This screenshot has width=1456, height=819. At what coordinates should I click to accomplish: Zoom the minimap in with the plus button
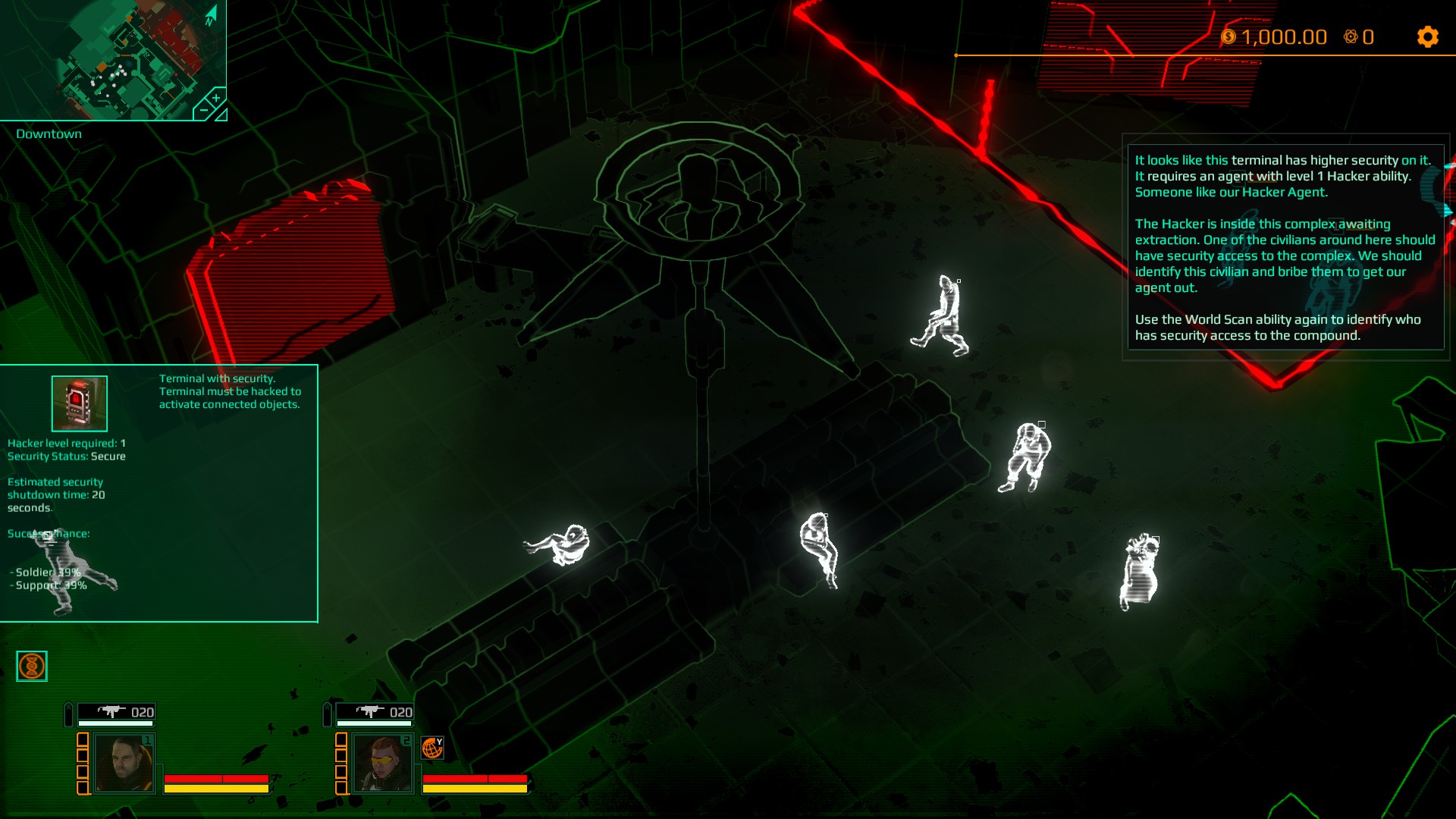point(216,98)
